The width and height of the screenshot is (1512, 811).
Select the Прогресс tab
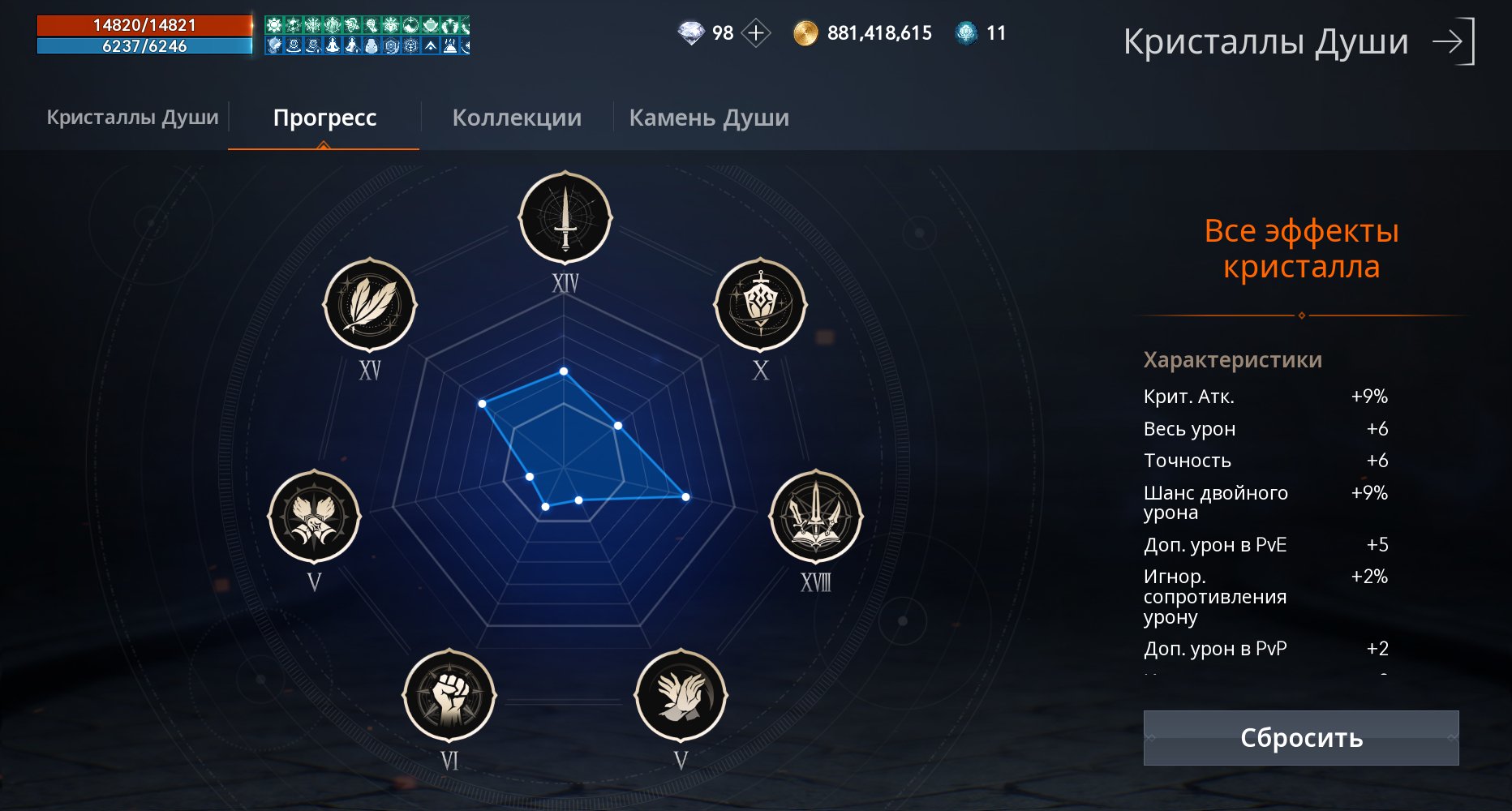point(324,118)
